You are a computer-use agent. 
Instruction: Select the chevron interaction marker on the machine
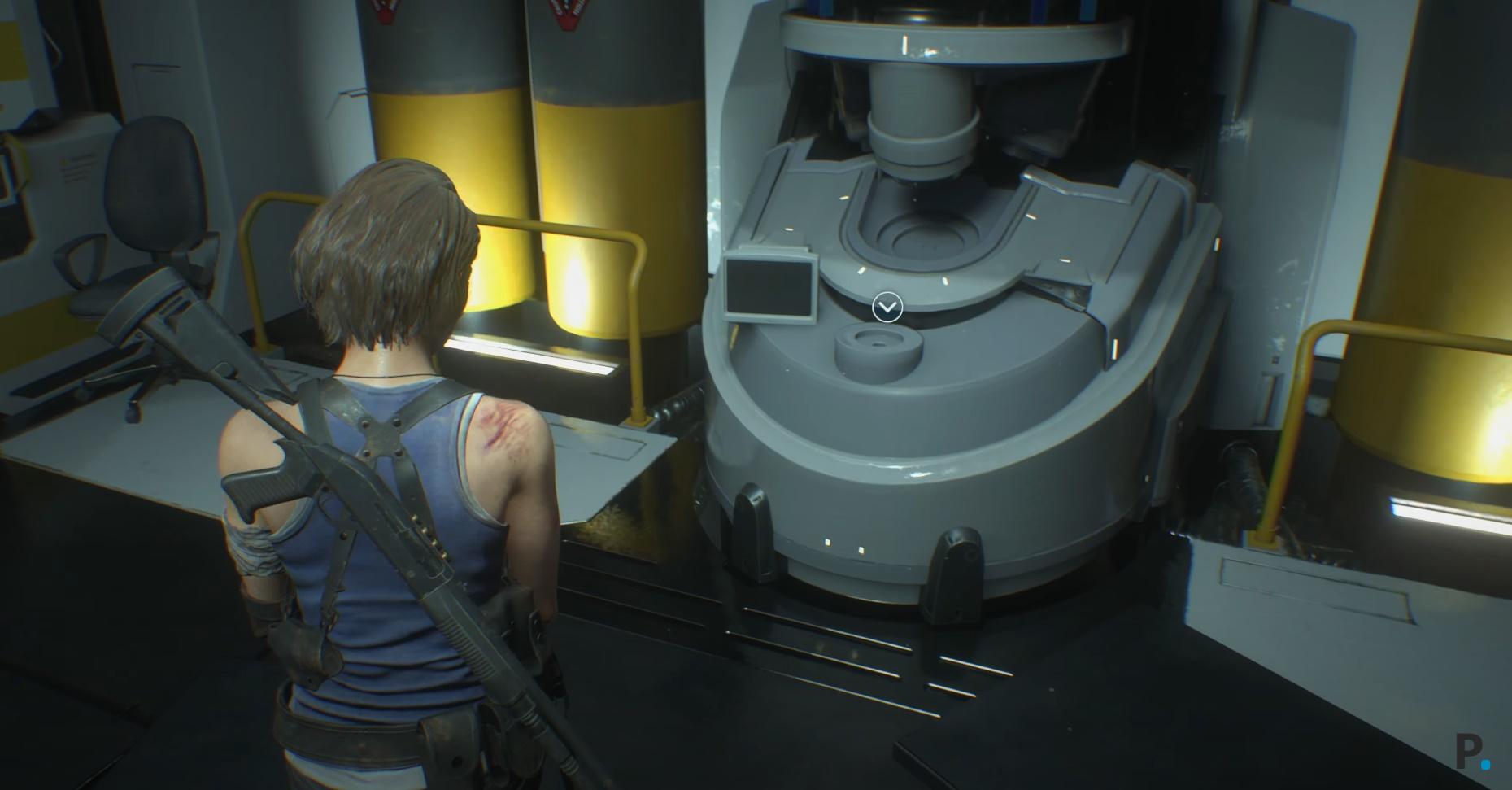pos(887,308)
